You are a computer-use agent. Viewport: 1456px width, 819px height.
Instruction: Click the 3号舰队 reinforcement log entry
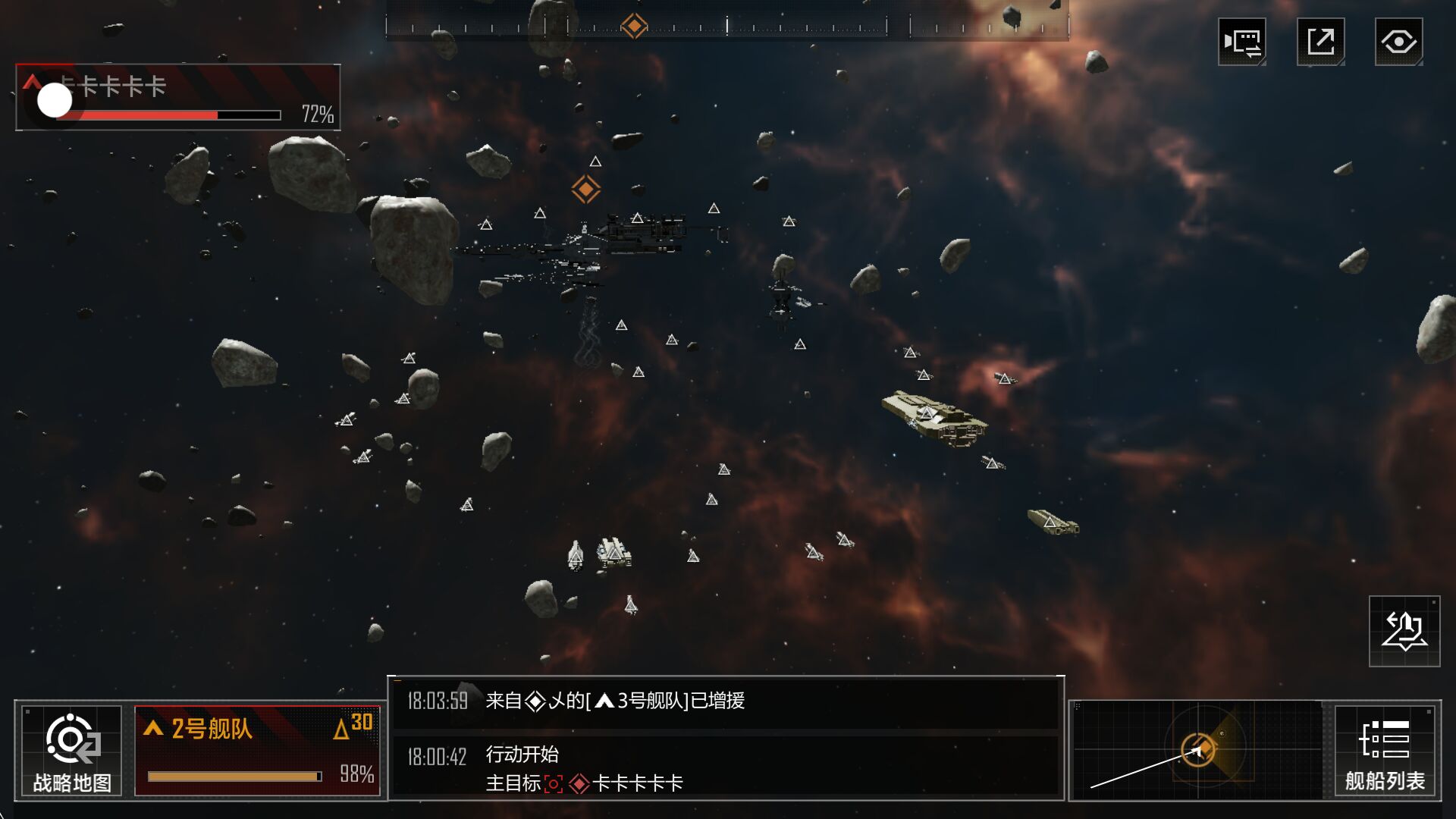pos(725,701)
